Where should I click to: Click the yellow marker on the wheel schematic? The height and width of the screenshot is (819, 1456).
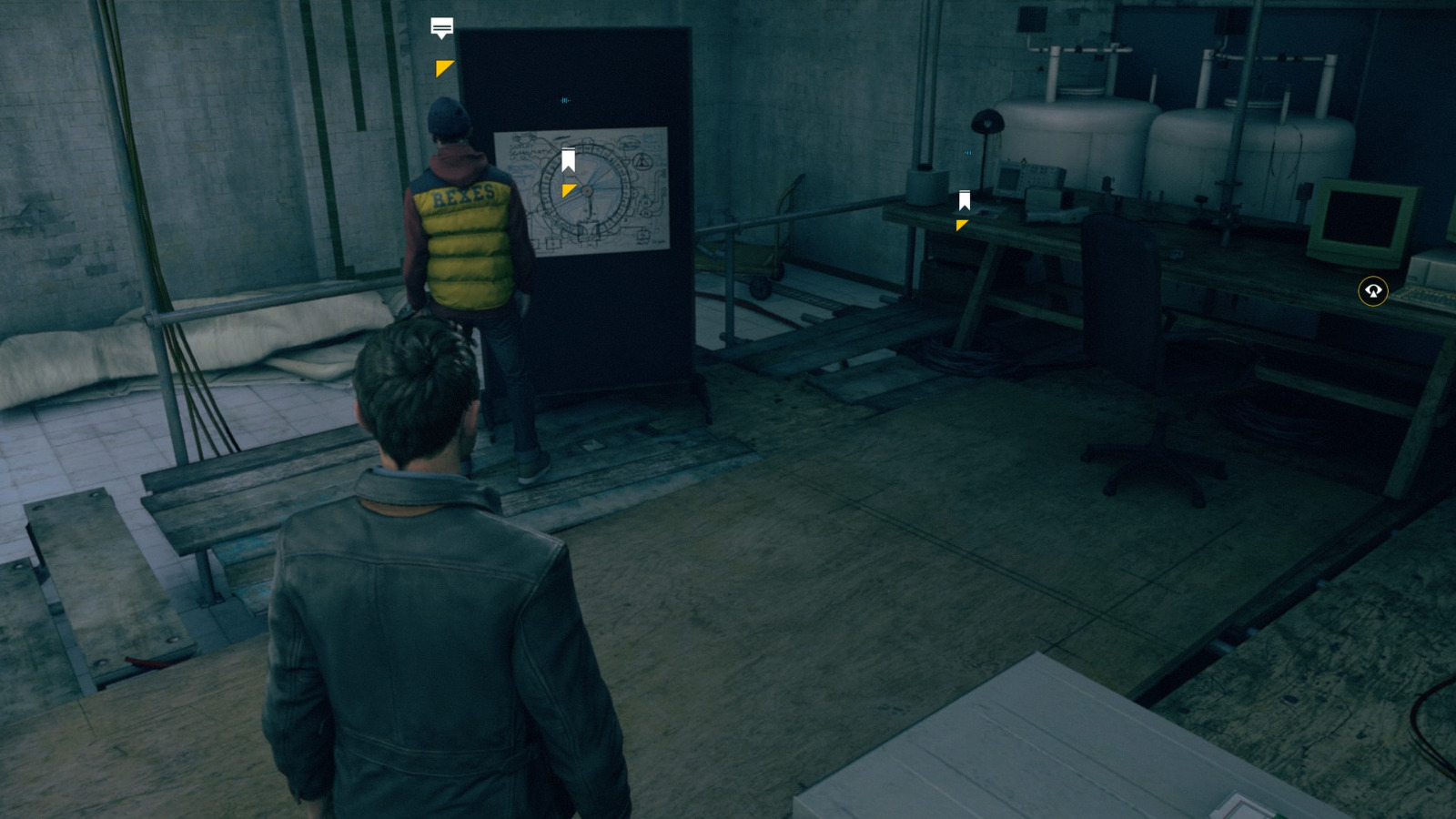(569, 190)
